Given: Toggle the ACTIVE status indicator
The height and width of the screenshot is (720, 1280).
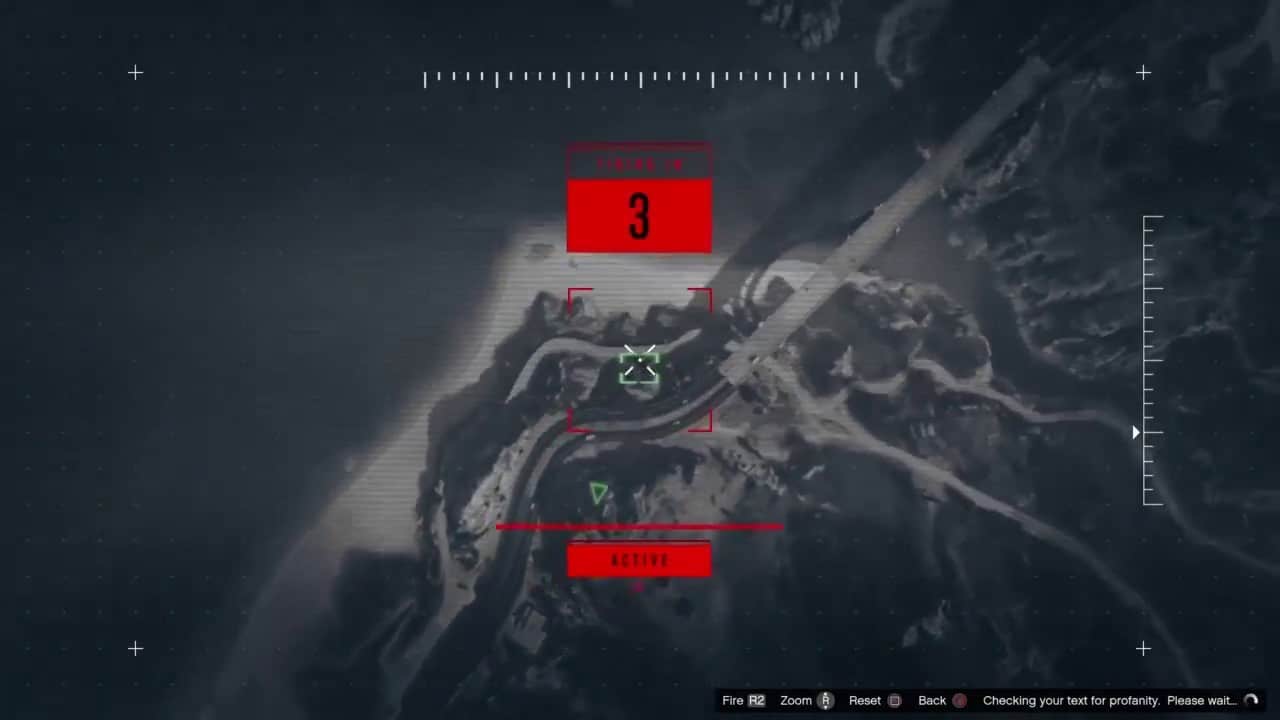Looking at the screenshot, I should (x=639, y=560).
